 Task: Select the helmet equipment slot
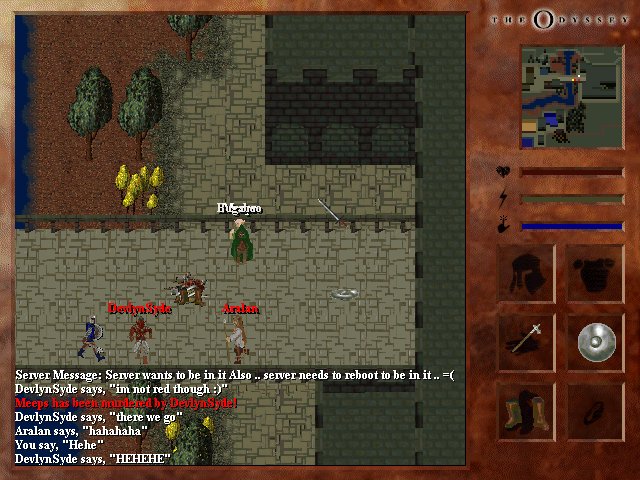pos(526,271)
